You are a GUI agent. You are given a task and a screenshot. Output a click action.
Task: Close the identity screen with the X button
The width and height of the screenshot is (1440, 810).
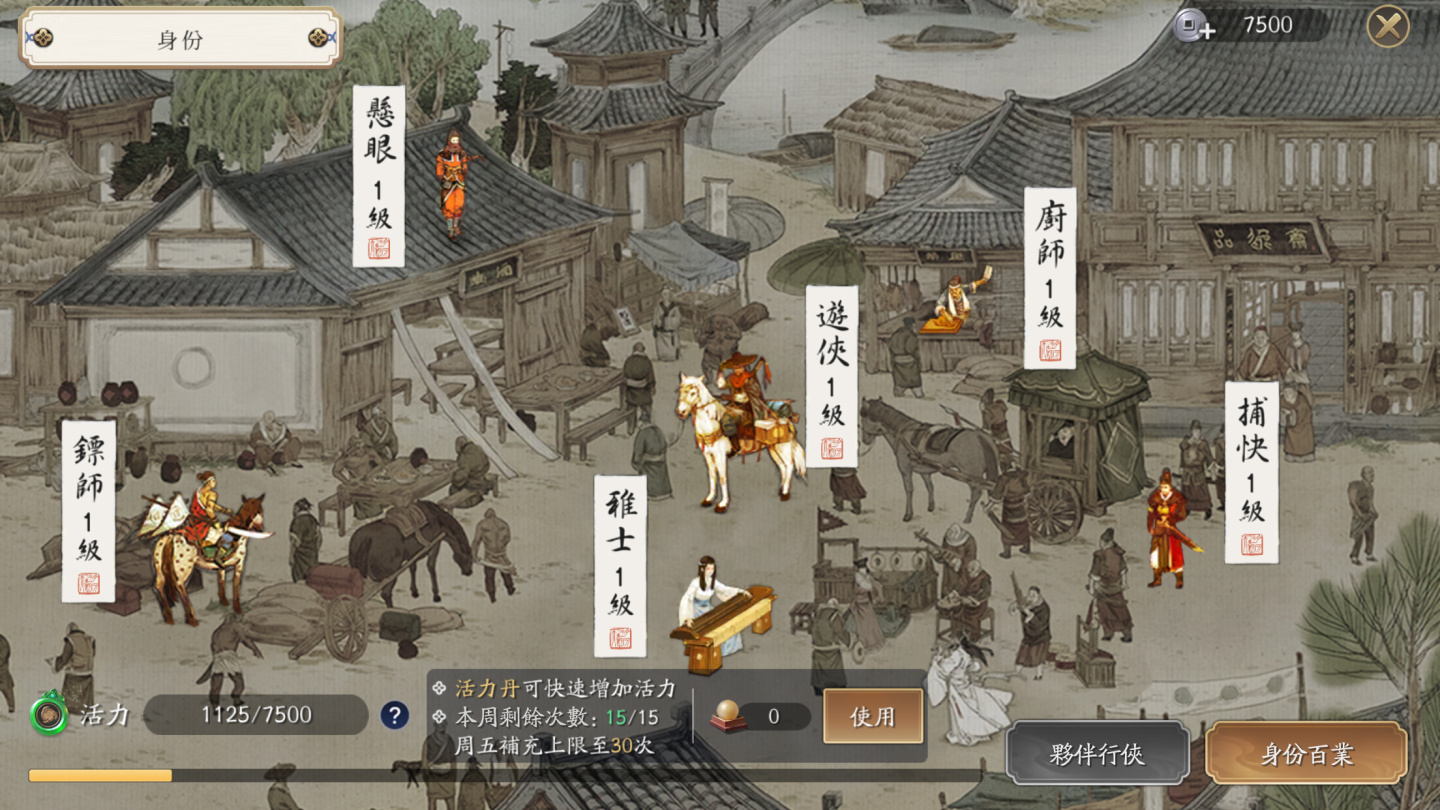(x=1388, y=27)
